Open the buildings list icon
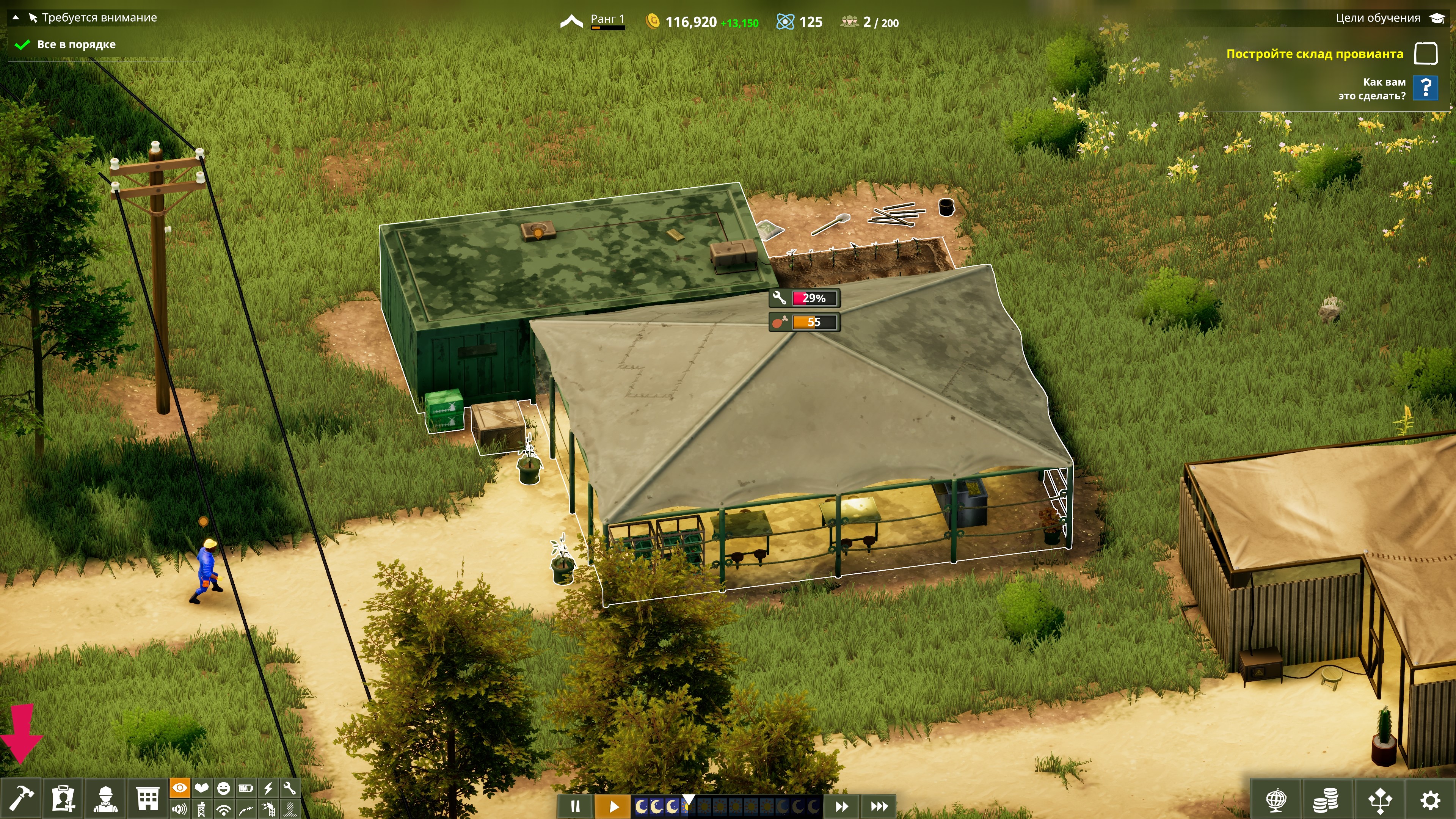Viewport: 1456px width, 819px height. click(x=147, y=799)
